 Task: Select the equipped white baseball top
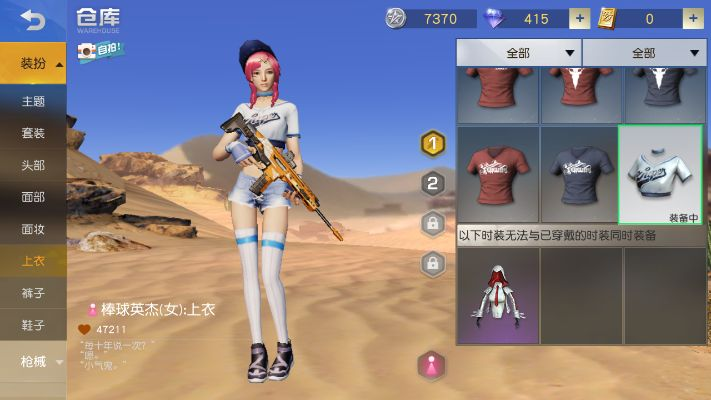[660, 175]
